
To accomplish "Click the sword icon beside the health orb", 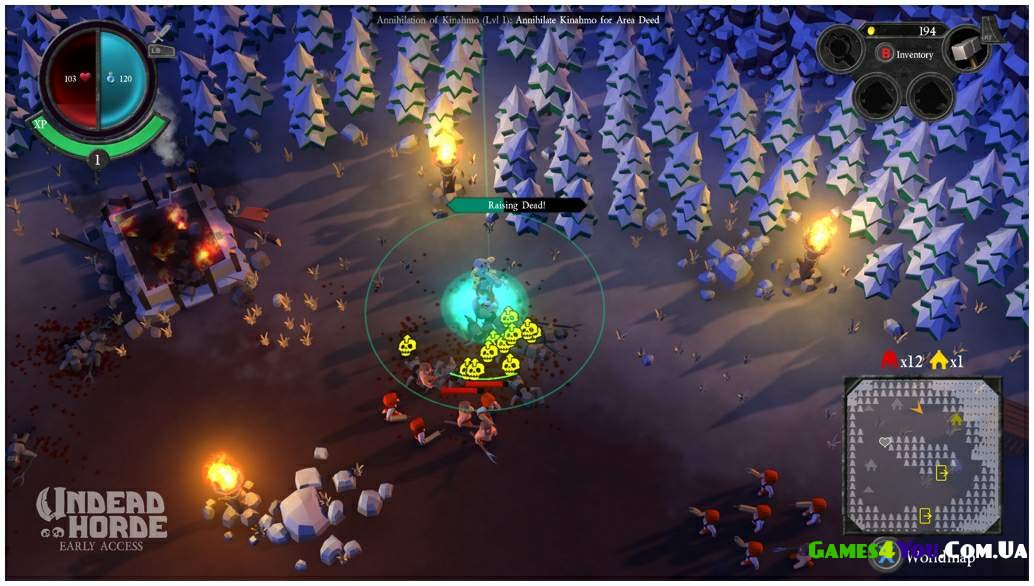I will click(161, 36).
